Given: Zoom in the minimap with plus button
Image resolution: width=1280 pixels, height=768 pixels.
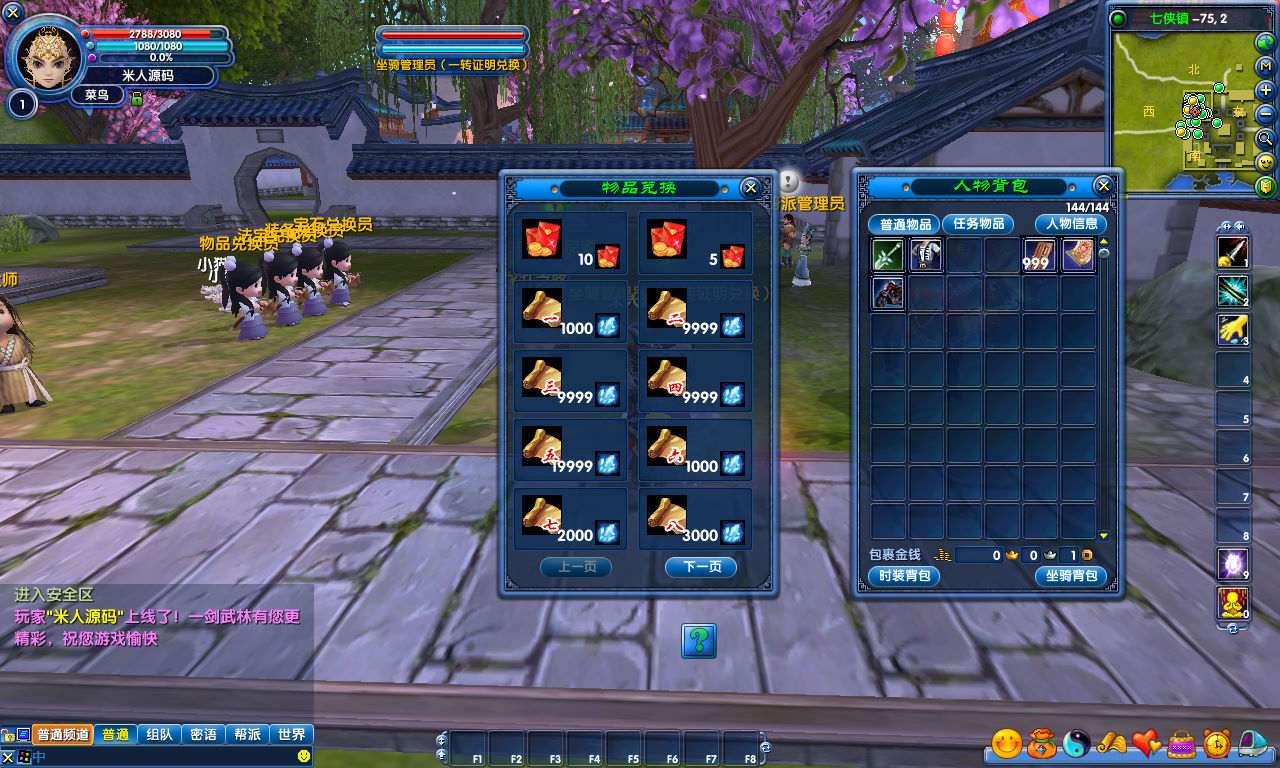Looking at the screenshot, I should click(x=1266, y=89).
